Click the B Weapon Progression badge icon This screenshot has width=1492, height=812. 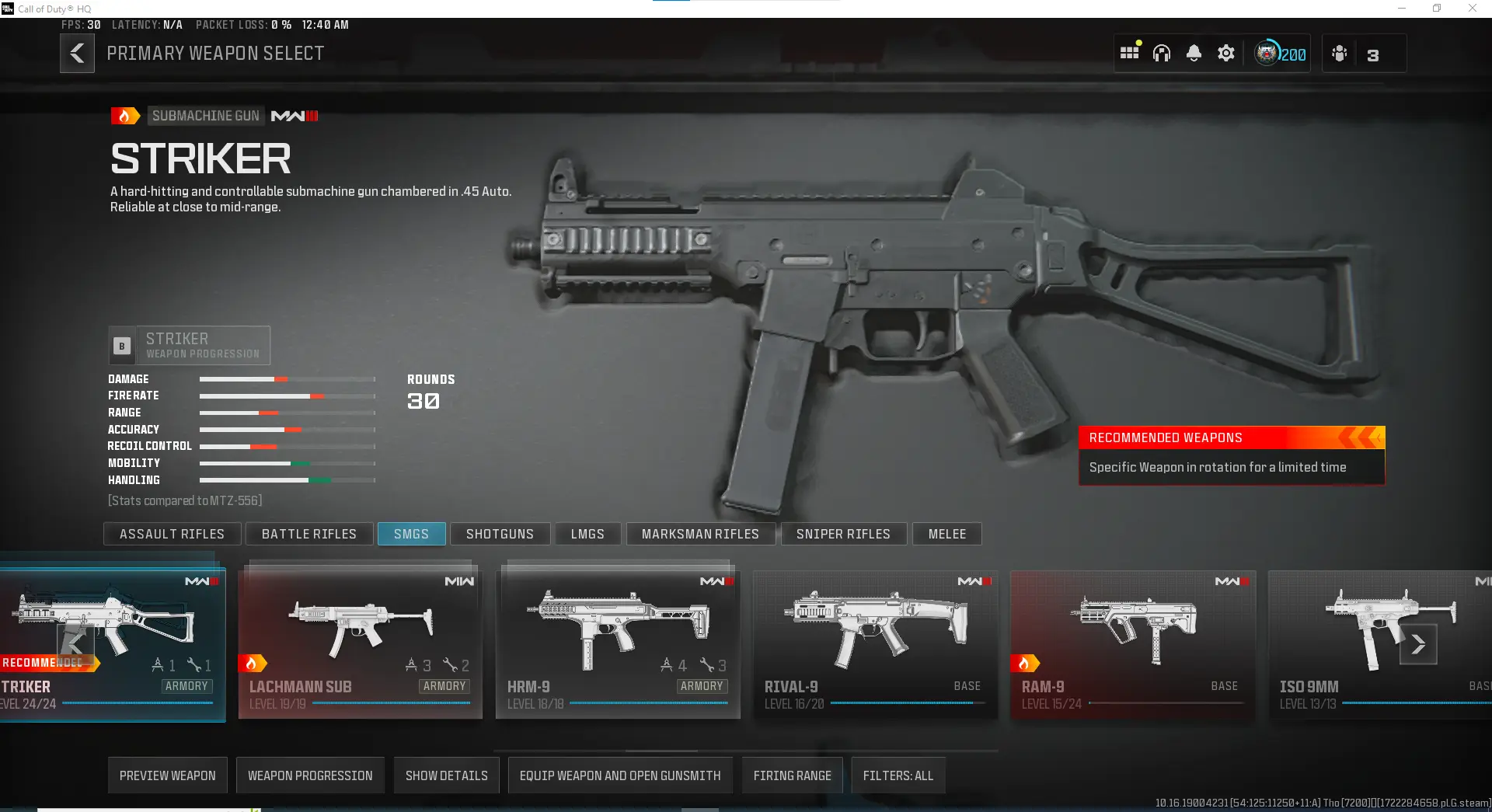(x=121, y=346)
